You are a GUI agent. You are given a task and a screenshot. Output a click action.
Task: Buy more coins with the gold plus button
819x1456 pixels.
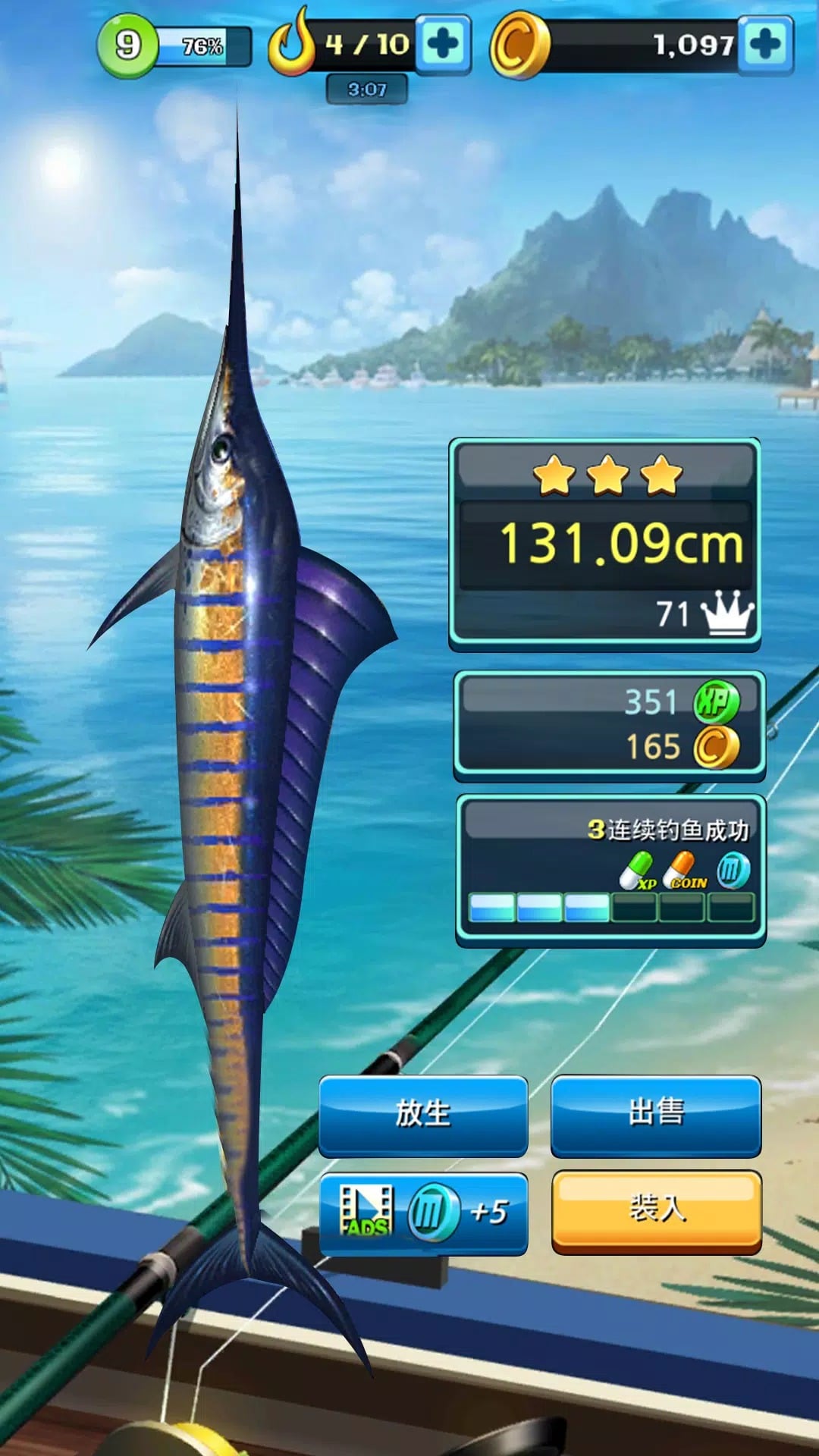pos(766,45)
